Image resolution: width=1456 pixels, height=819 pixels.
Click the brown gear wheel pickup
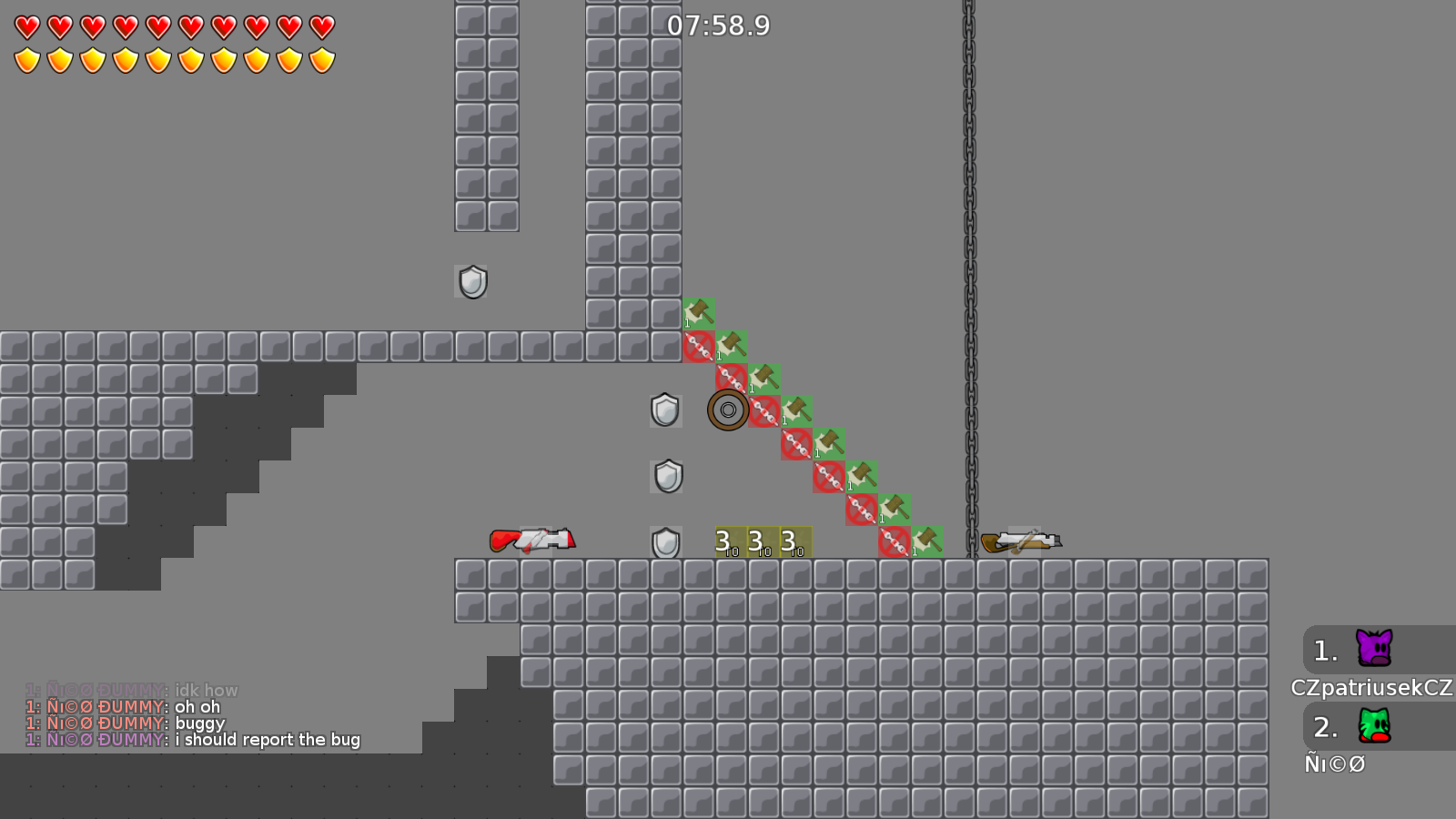[727, 409]
